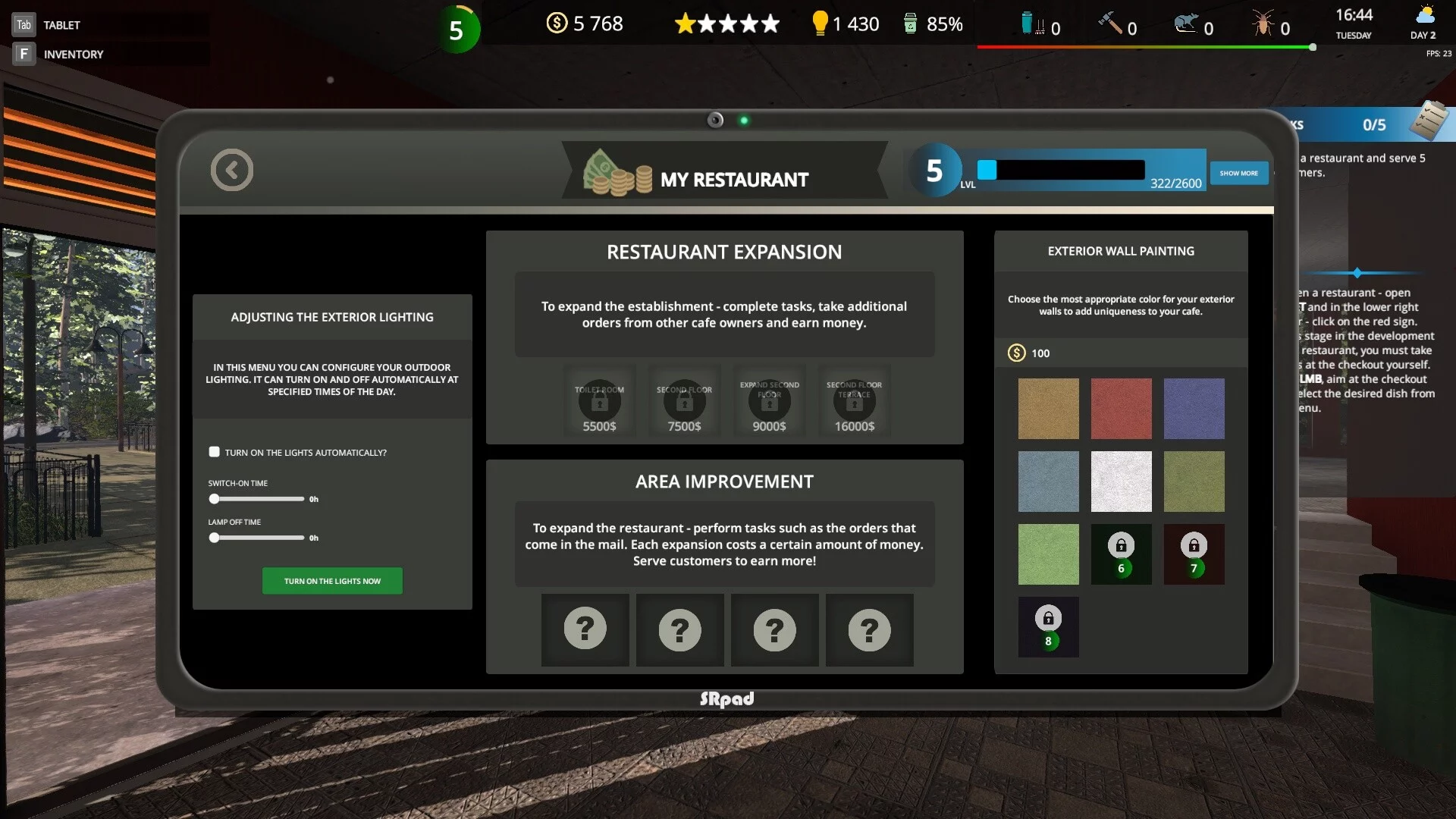Click the Show More button
Image resolution: width=1456 pixels, height=819 pixels.
coord(1238,173)
